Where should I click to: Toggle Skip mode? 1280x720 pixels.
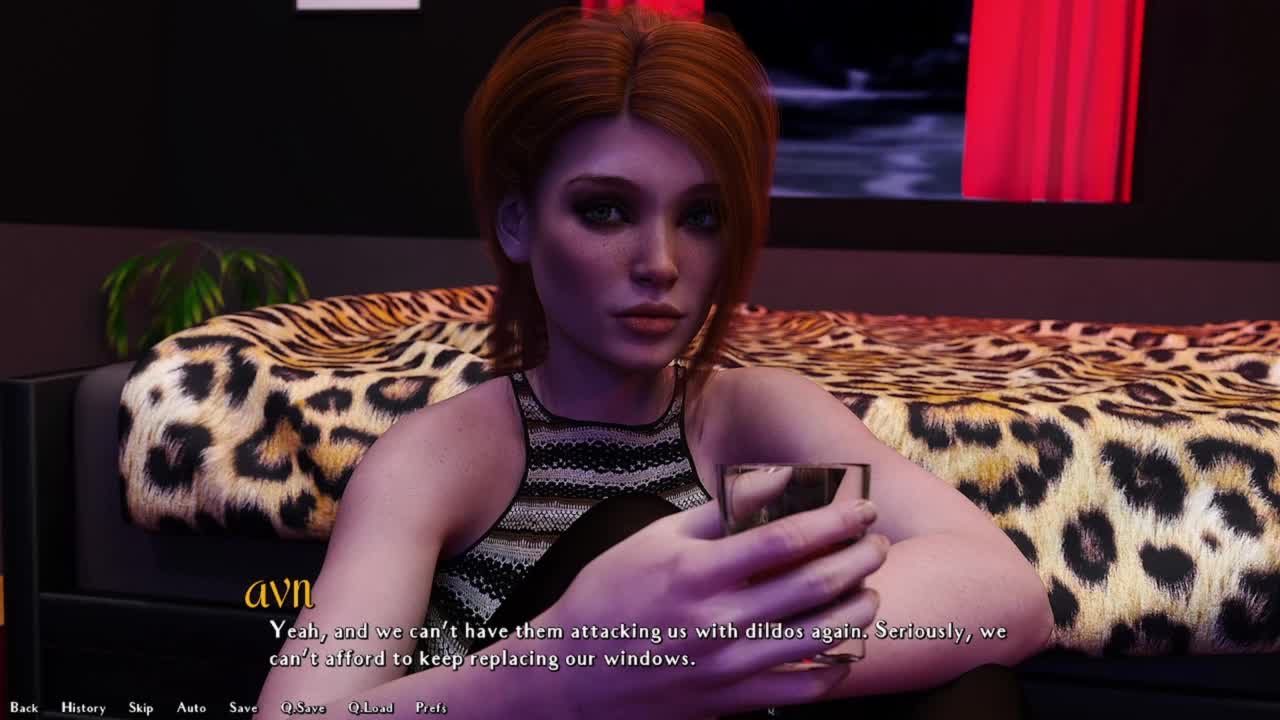click(141, 708)
